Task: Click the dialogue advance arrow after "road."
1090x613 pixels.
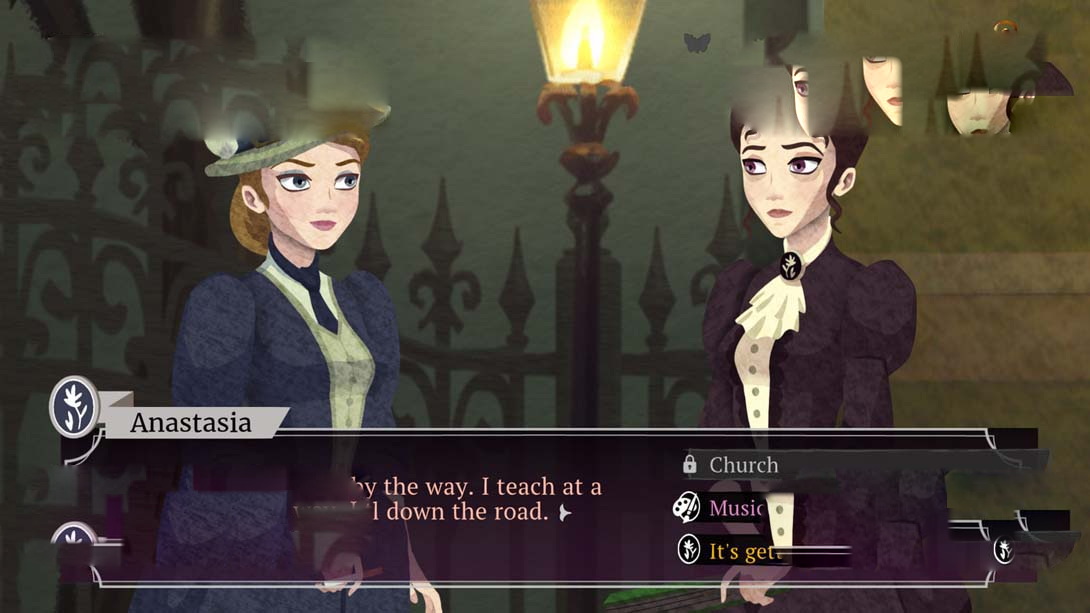Action: pos(565,513)
